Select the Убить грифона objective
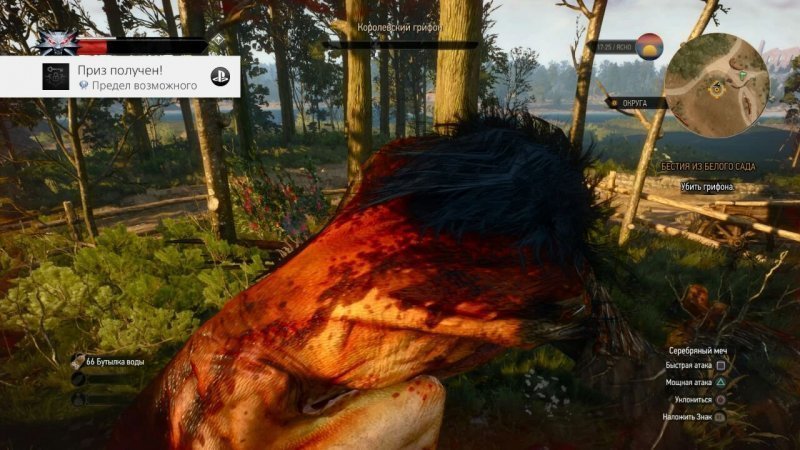800x450 pixels. pyautogui.click(x=708, y=187)
